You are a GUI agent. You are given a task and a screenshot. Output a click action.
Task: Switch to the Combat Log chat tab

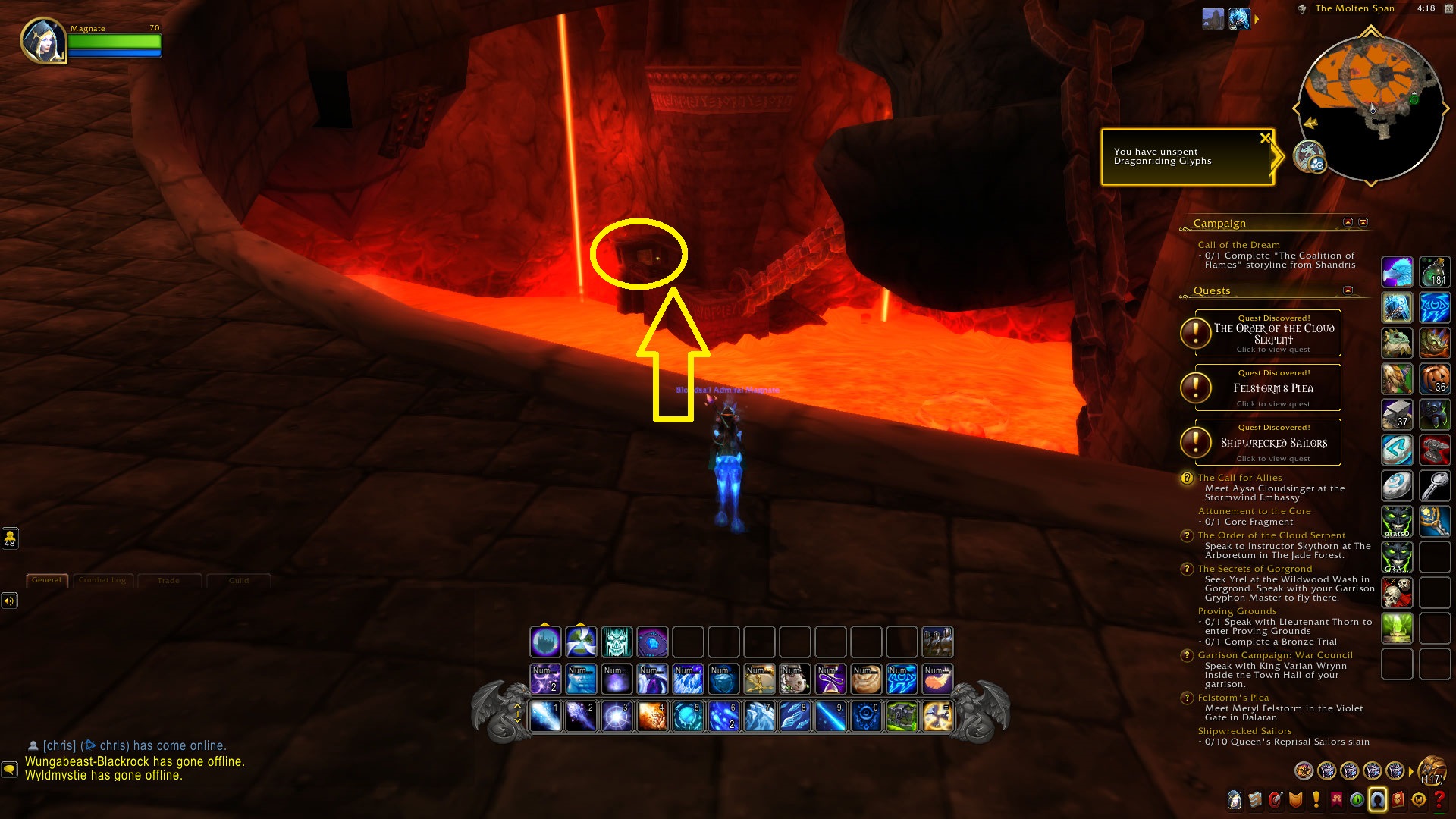tap(102, 581)
